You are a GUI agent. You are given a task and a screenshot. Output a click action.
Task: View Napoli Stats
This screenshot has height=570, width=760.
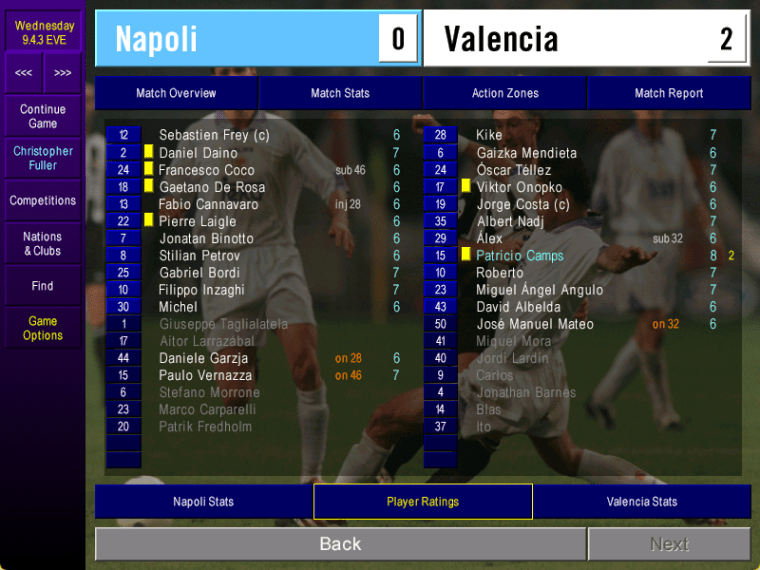203,501
